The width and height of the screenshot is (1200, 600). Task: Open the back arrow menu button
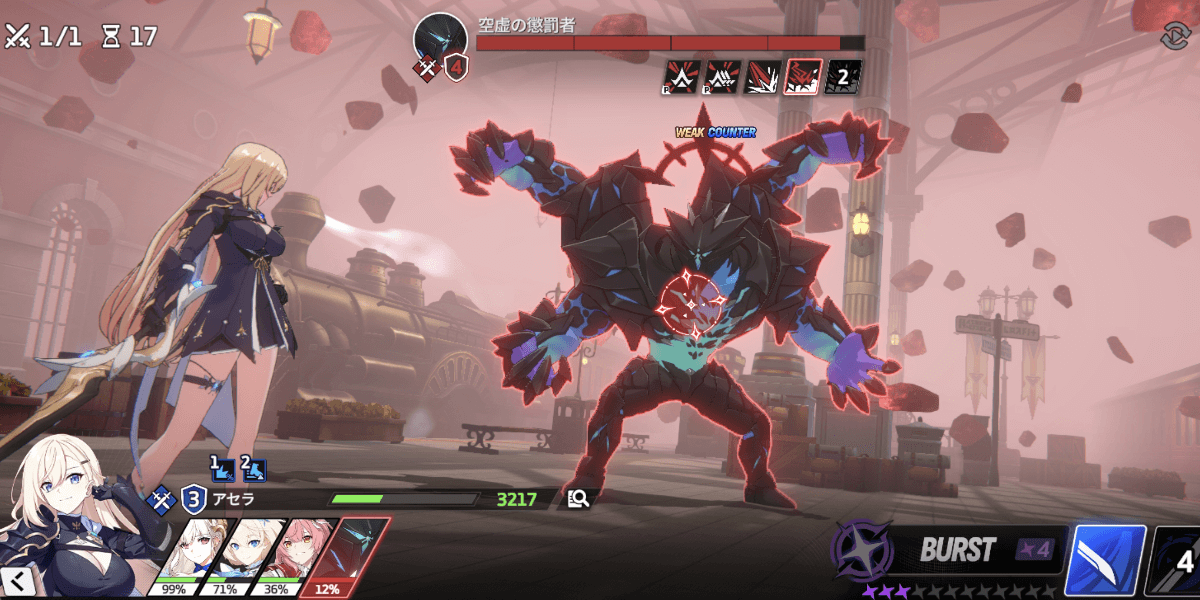[17, 581]
